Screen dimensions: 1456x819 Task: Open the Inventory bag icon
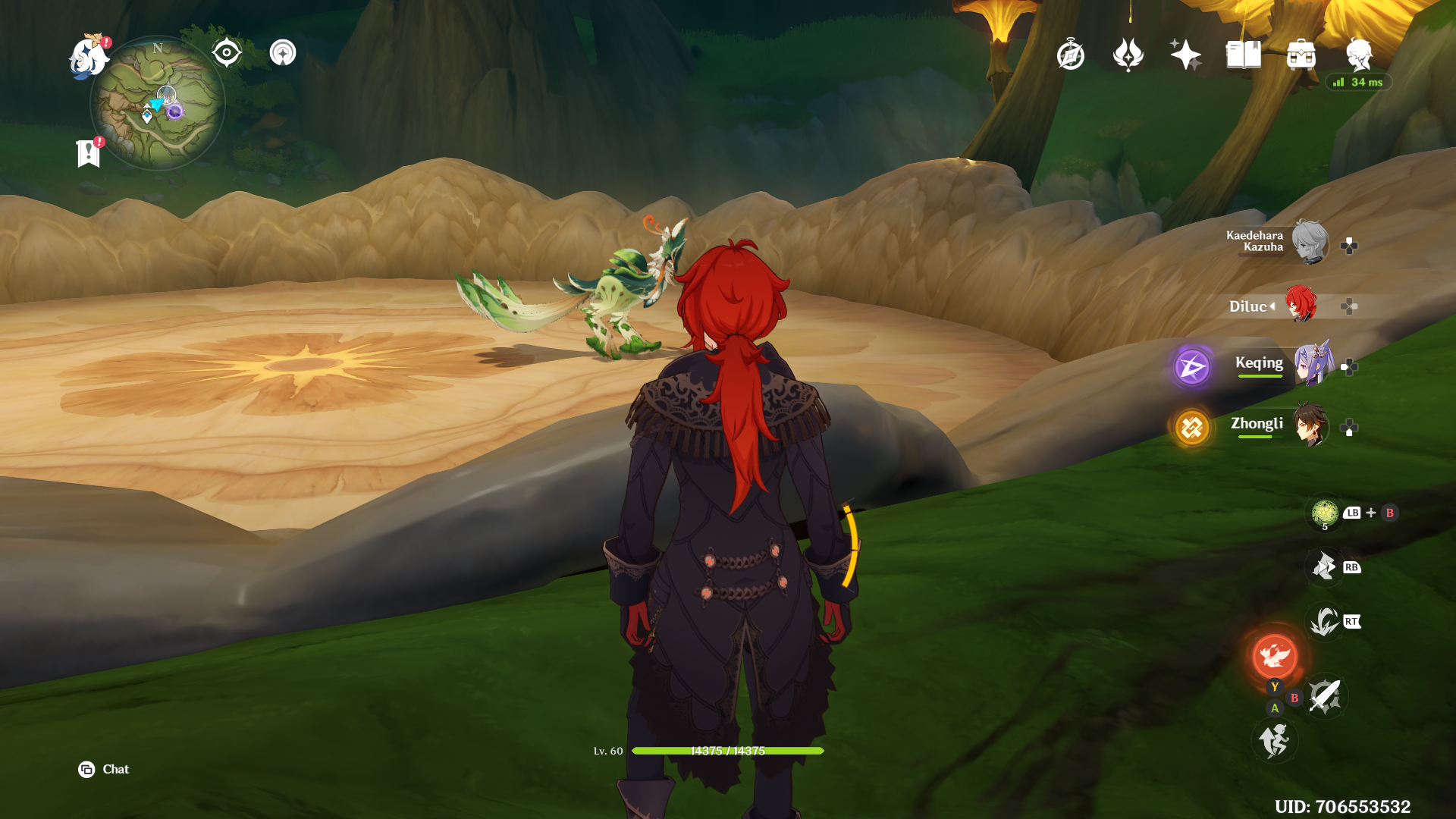coord(1302,55)
